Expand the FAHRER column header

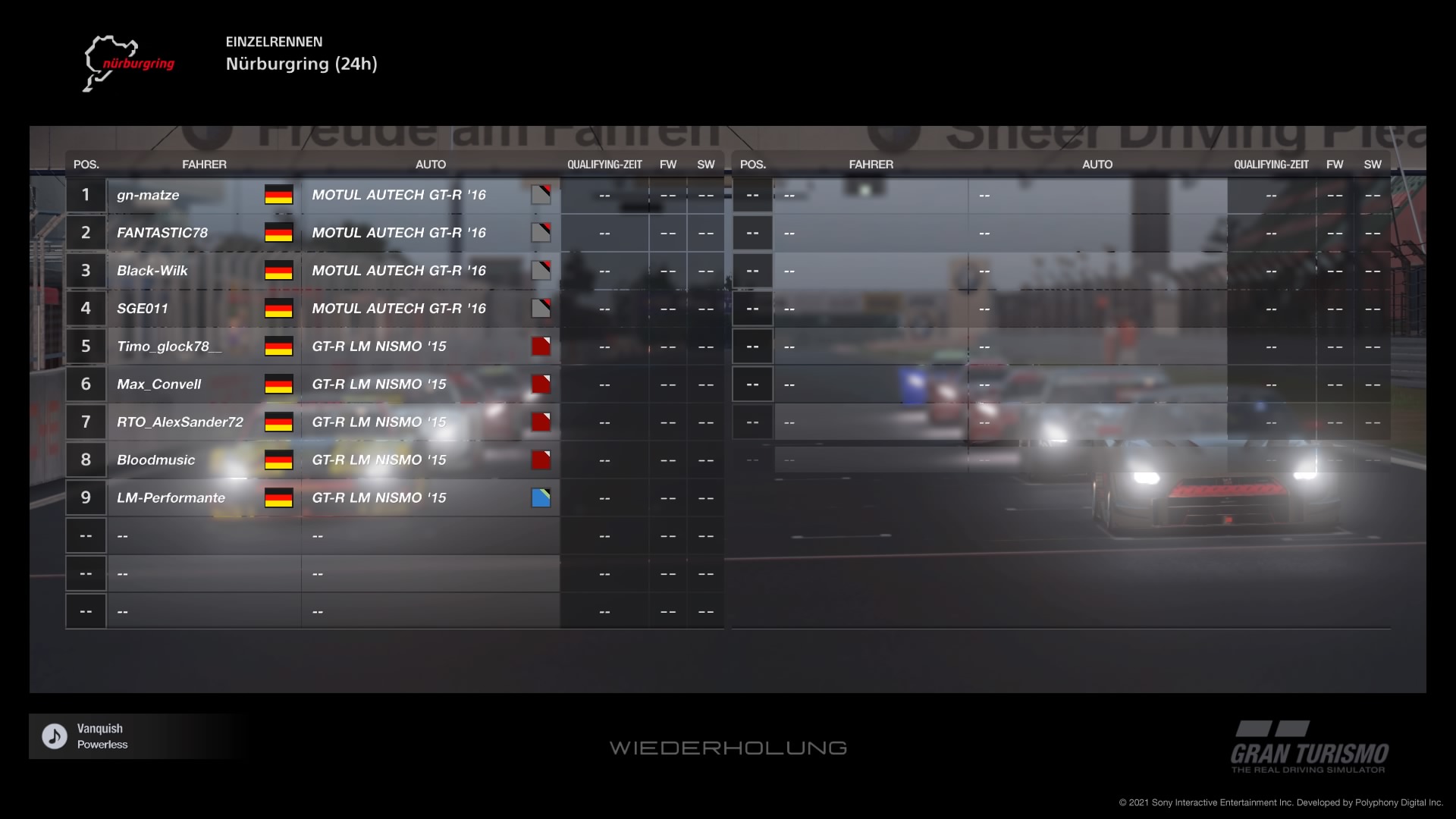point(205,164)
